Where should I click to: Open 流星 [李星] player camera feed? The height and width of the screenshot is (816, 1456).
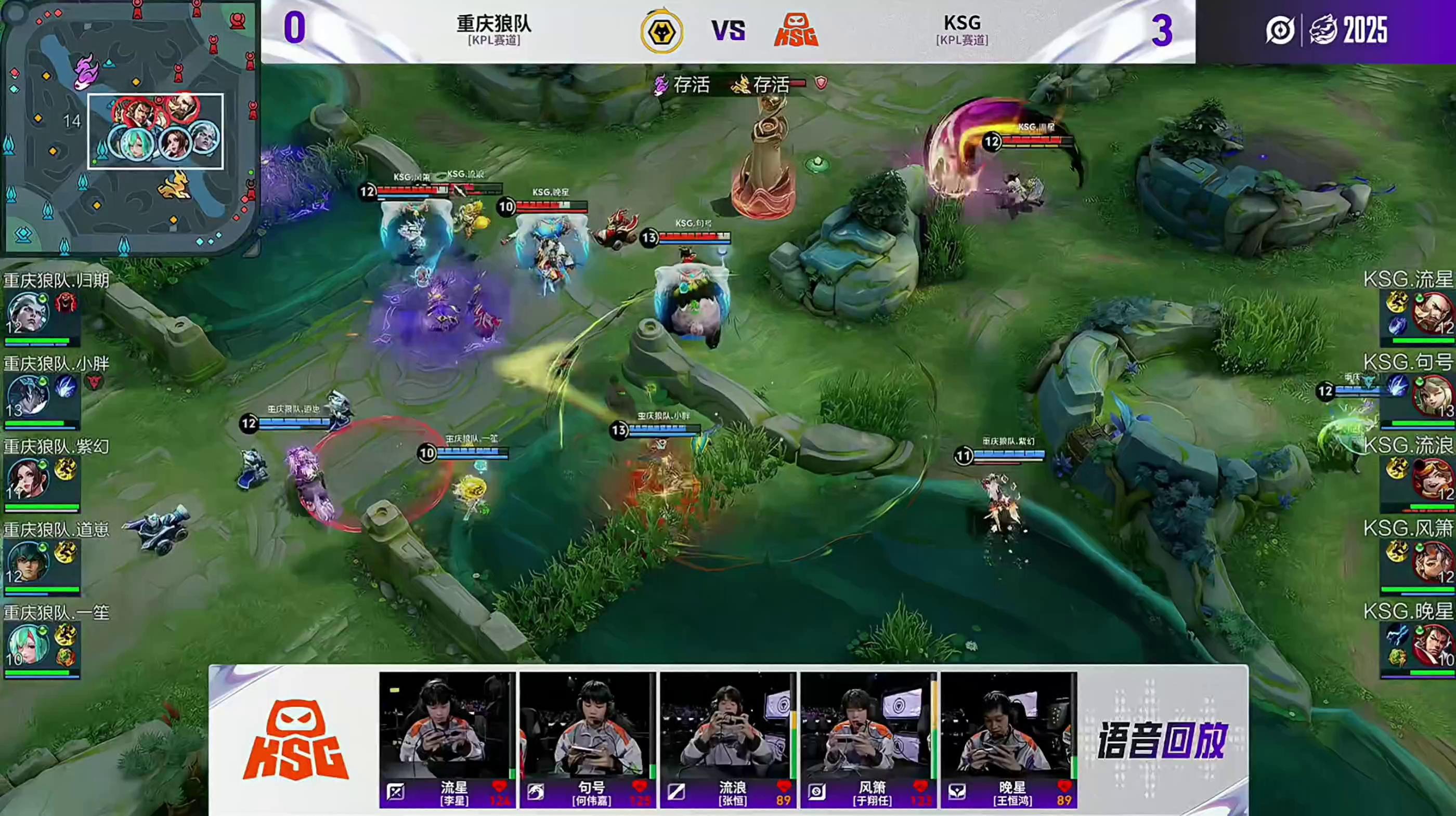447,726
